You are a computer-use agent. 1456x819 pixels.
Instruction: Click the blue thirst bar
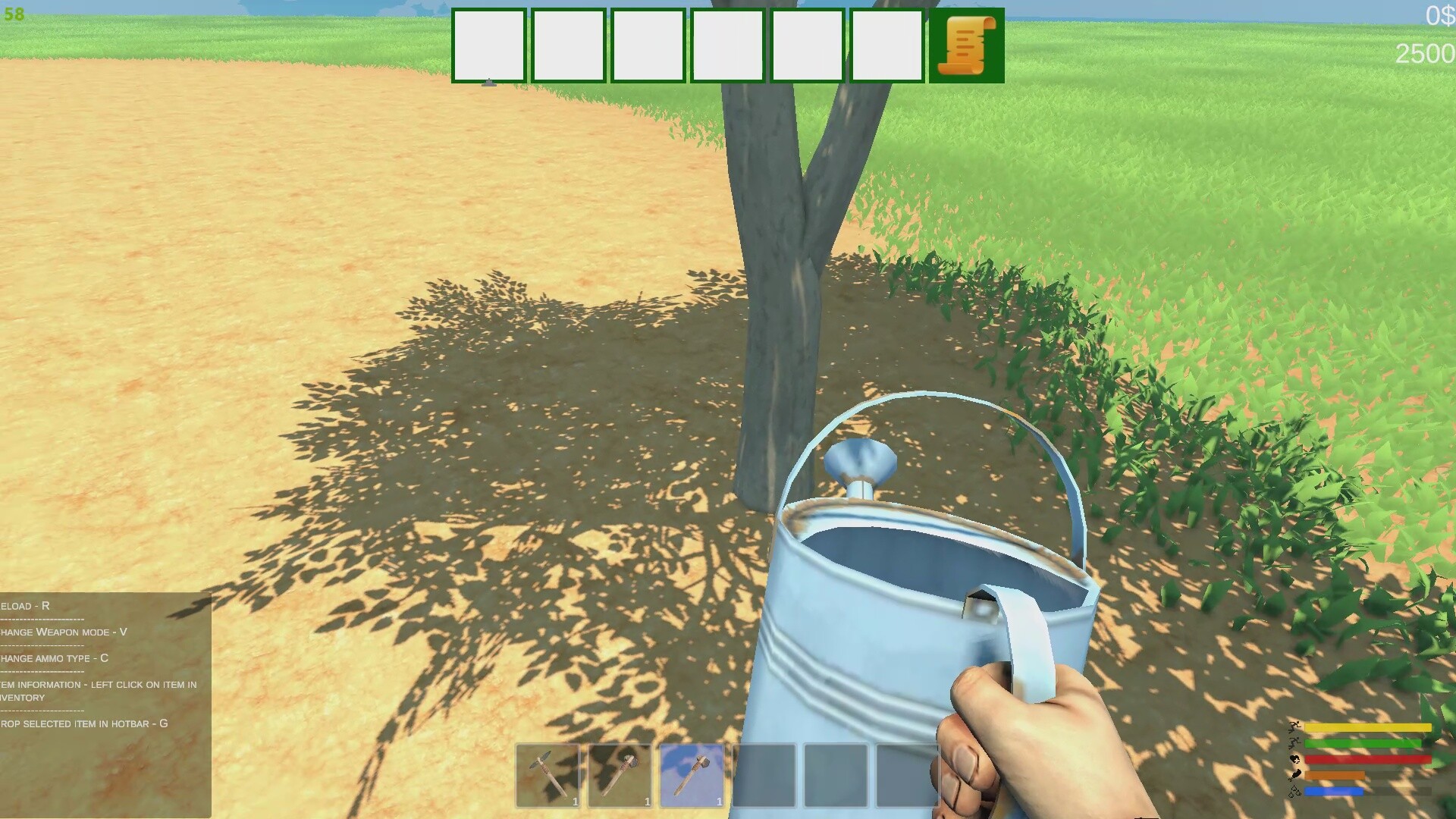[1335, 792]
